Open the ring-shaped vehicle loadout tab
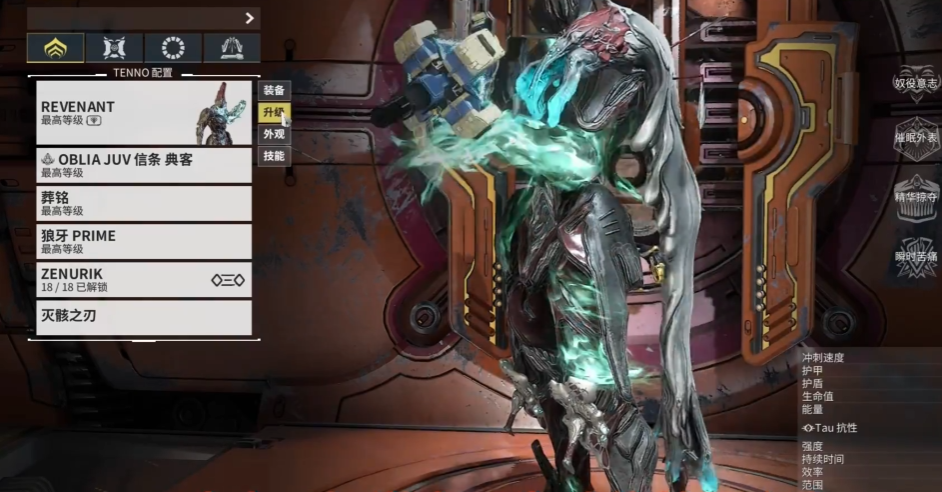This screenshot has height=492, width=942. coord(173,48)
